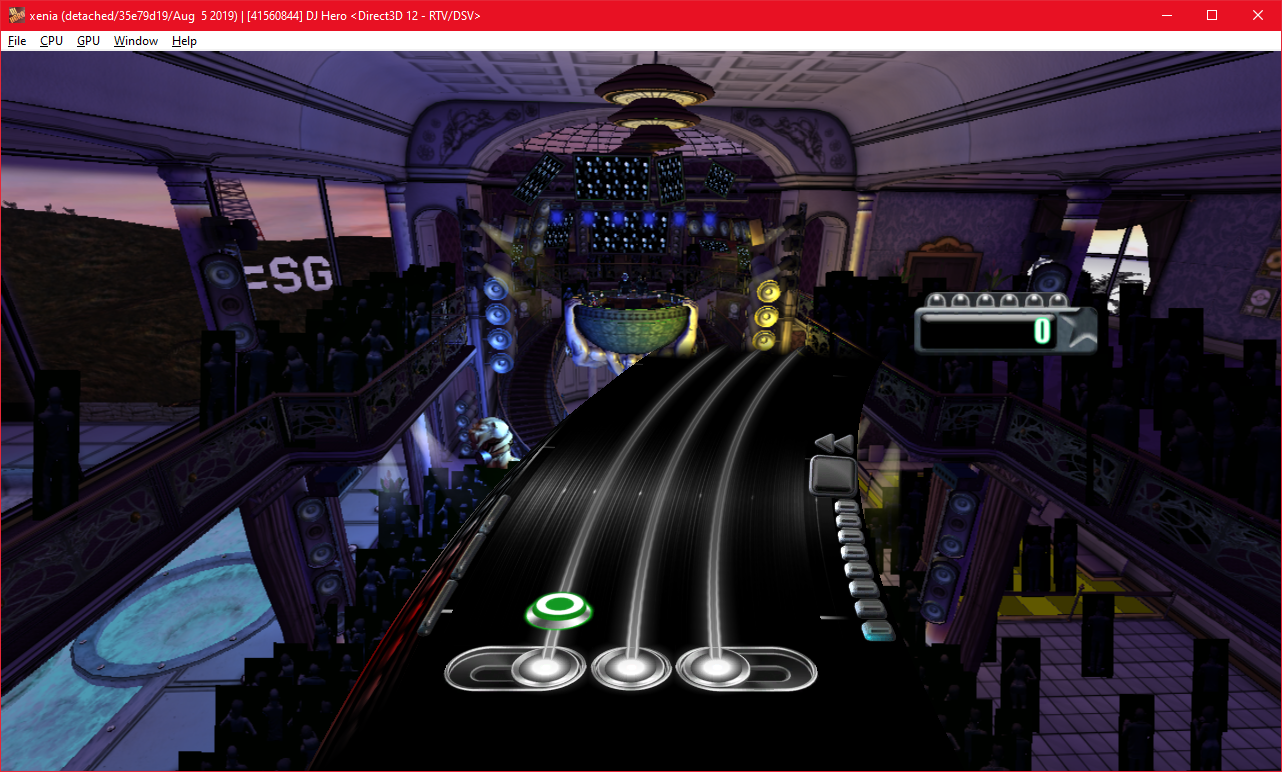This screenshot has height=772, width=1282.
Task: Open the Window menu
Action: tap(135, 41)
